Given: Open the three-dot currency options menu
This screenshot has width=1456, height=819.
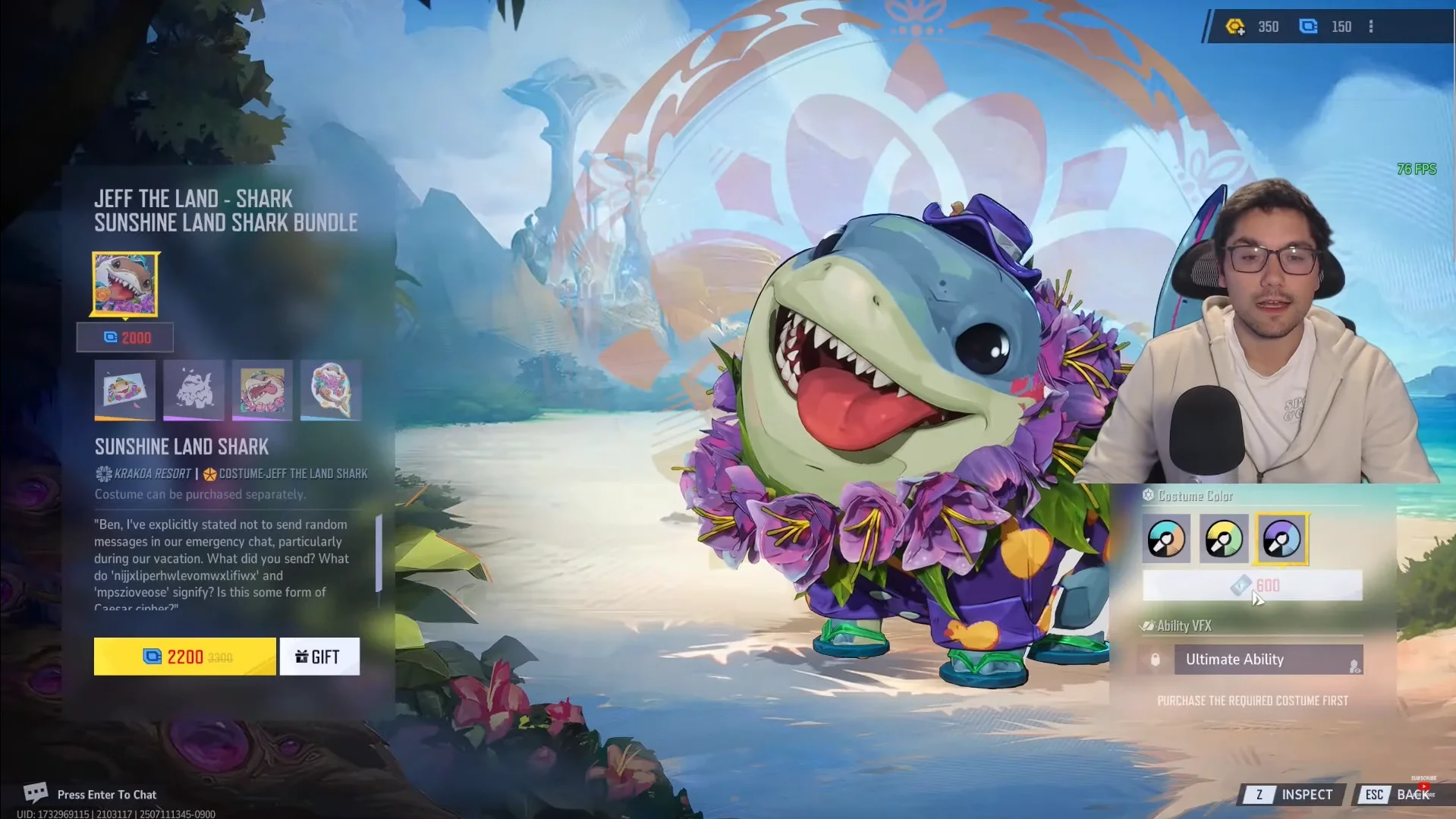Looking at the screenshot, I should click(x=1371, y=27).
